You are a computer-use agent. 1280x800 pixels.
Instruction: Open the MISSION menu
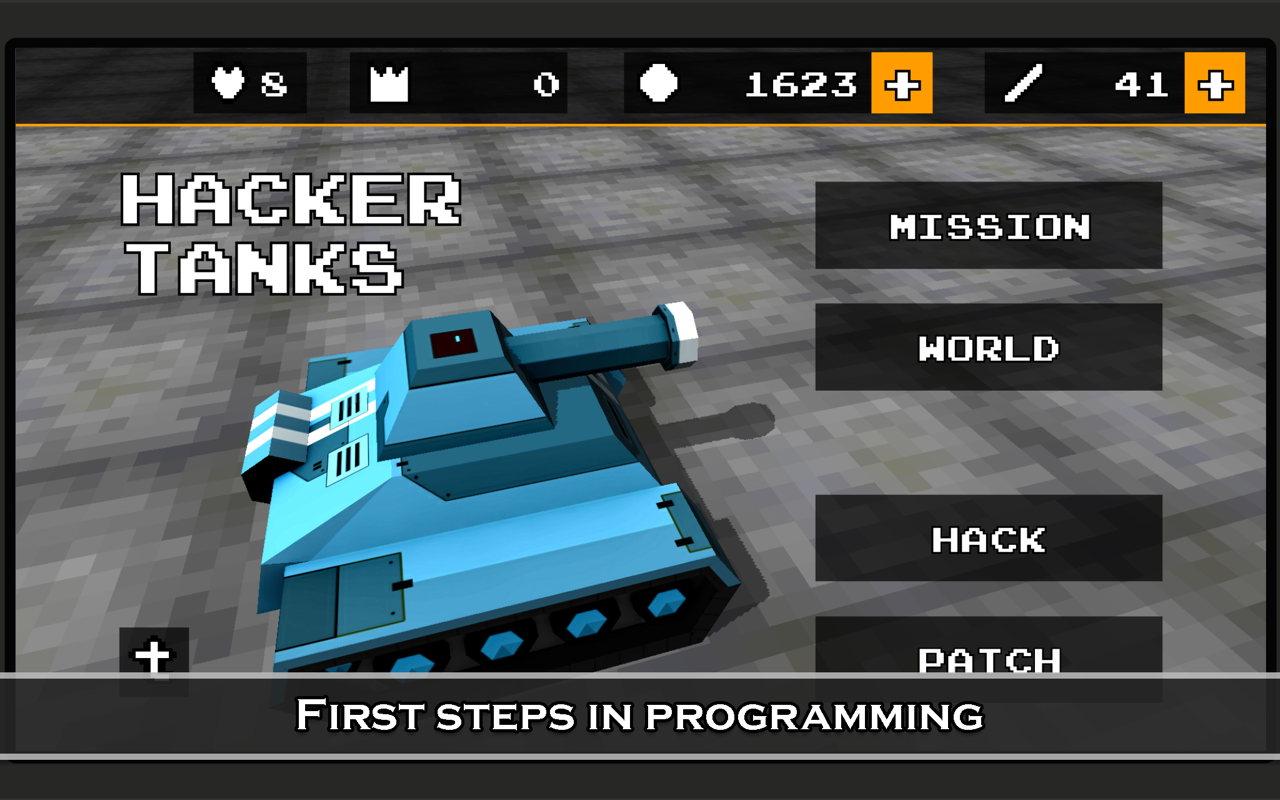(989, 227)
